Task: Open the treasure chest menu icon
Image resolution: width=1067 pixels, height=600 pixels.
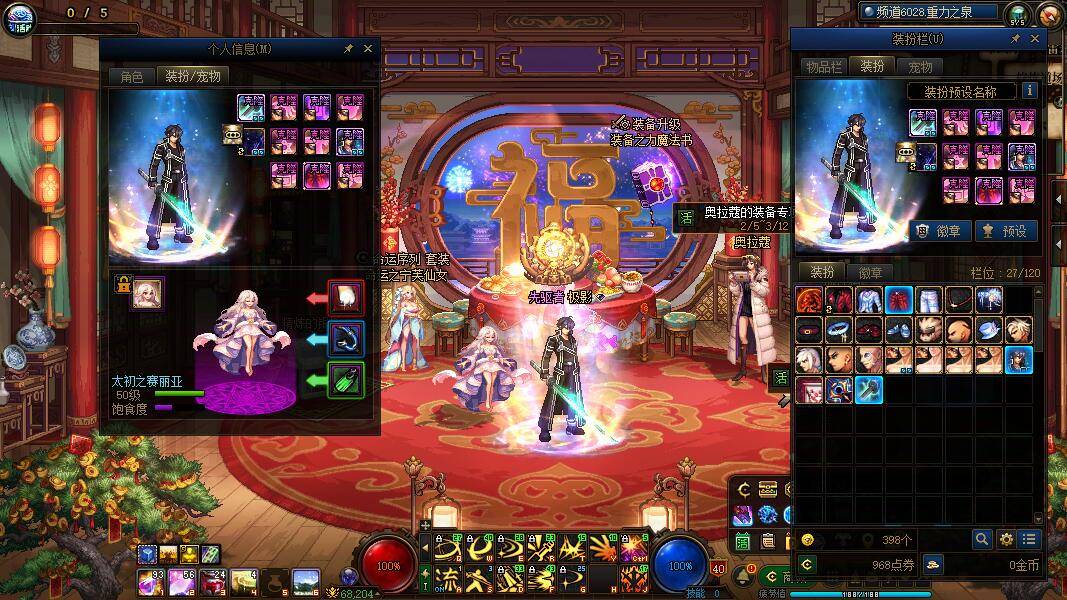Action: 767,489
